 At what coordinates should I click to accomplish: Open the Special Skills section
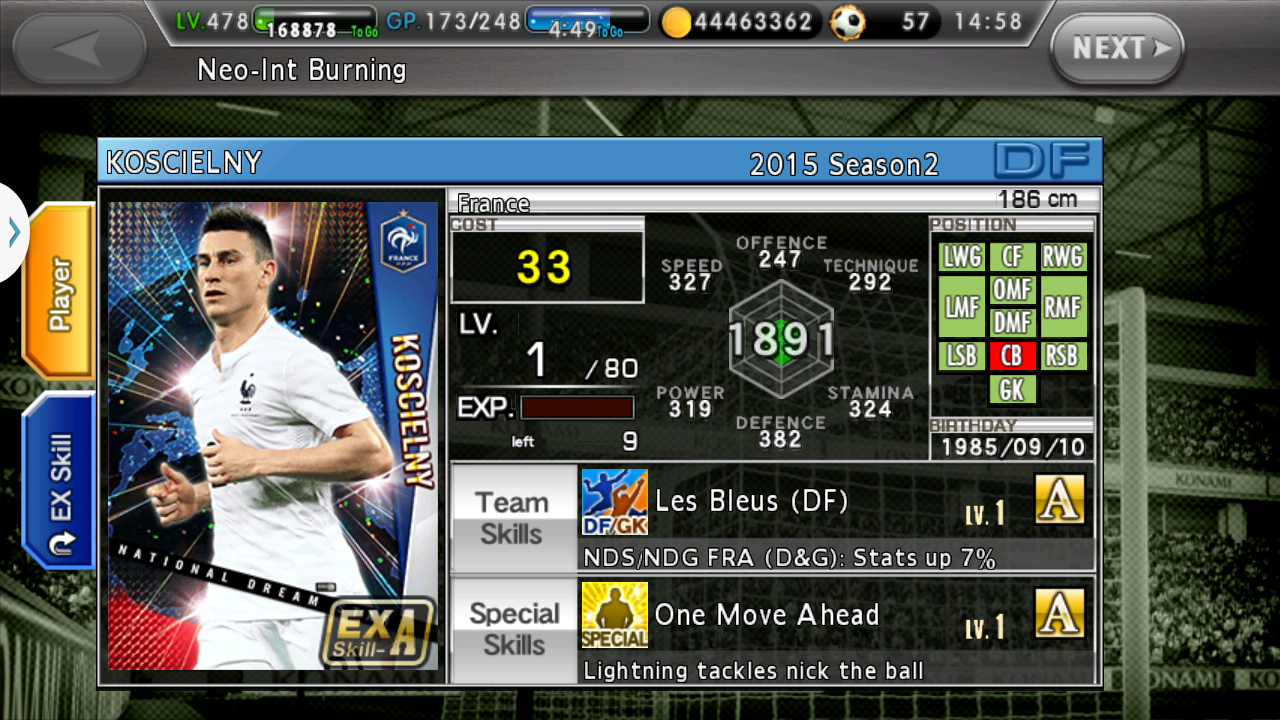click(x=513, y=628)
